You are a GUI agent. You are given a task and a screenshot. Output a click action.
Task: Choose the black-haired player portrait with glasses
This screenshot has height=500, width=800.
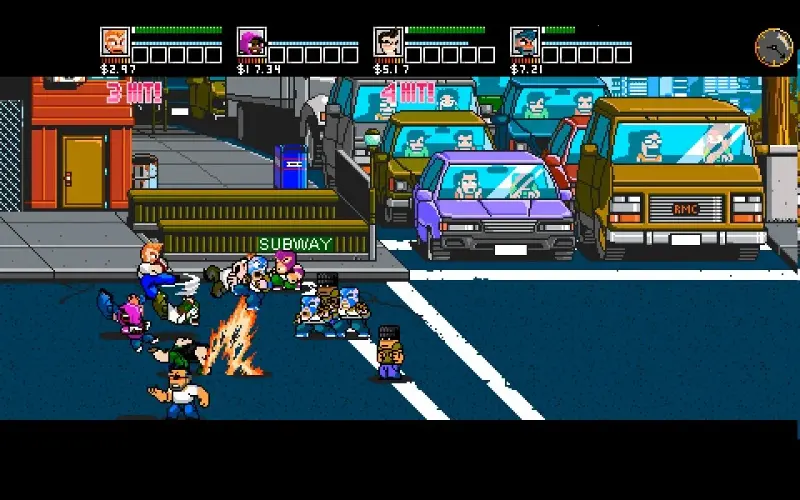[388, 42]
